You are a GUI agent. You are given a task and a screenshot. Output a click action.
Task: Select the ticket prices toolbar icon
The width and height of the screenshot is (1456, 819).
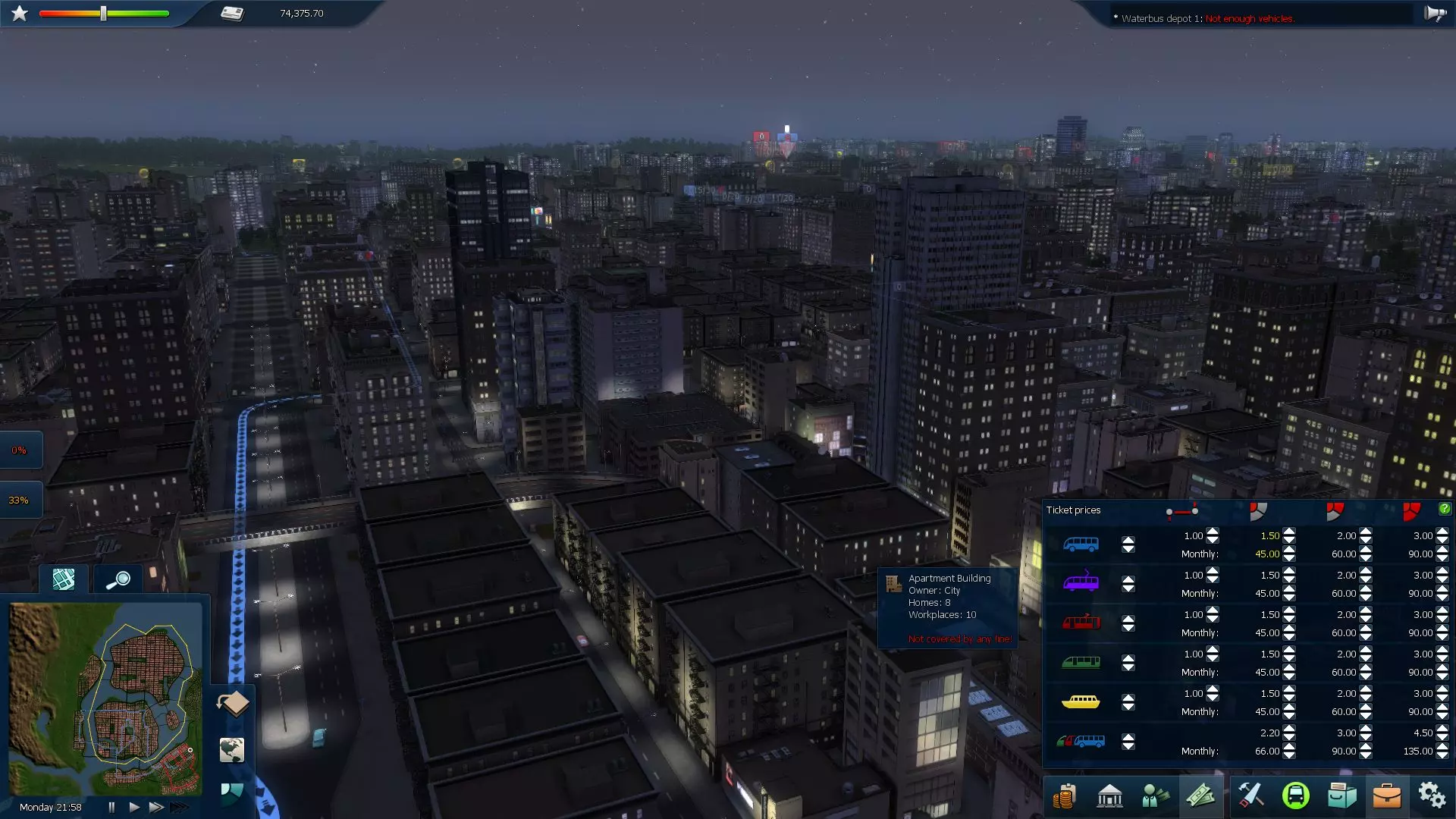(x=1200, y=795)
